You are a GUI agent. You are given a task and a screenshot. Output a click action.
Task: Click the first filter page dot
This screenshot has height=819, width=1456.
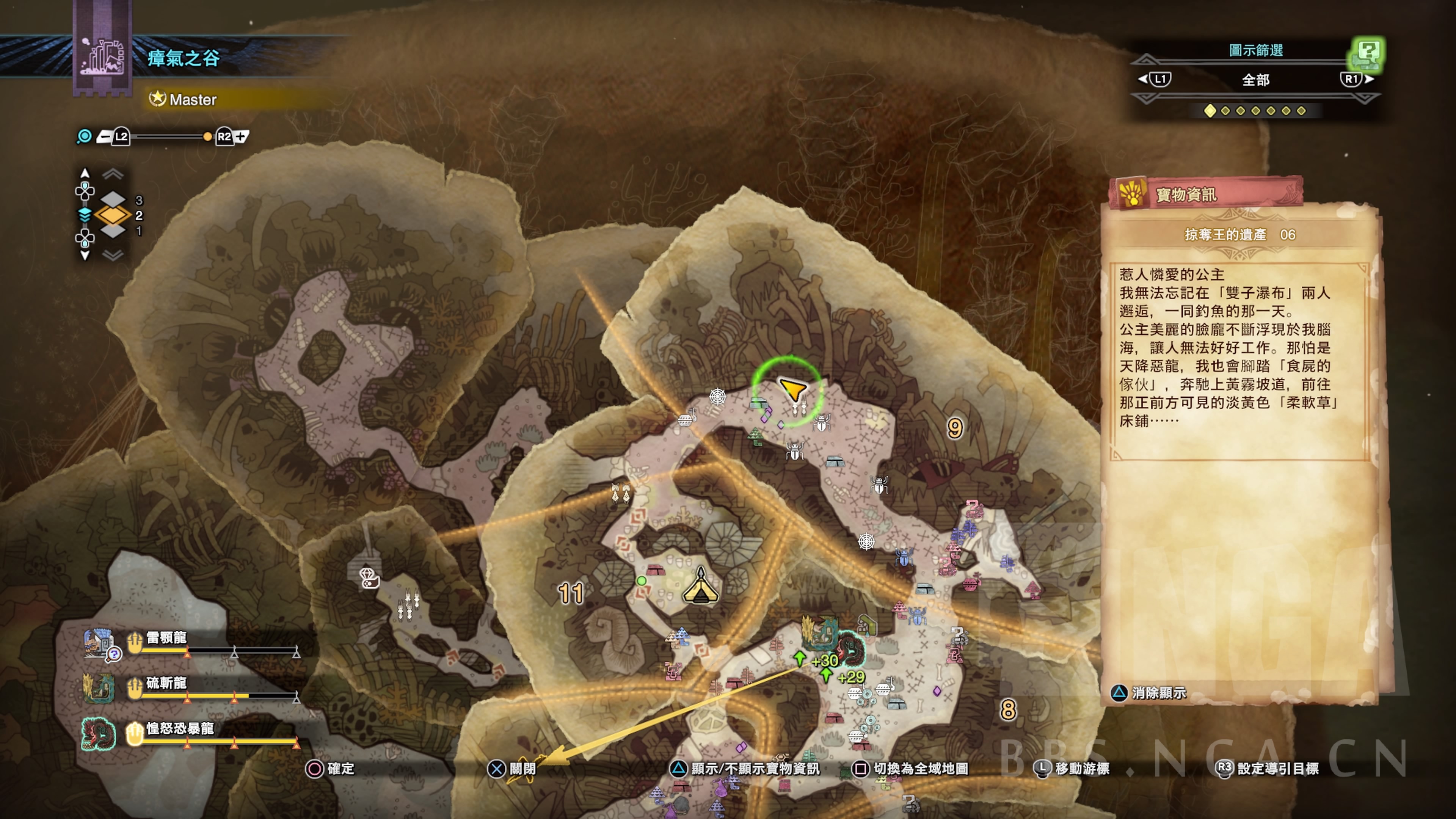[1210, 111]
